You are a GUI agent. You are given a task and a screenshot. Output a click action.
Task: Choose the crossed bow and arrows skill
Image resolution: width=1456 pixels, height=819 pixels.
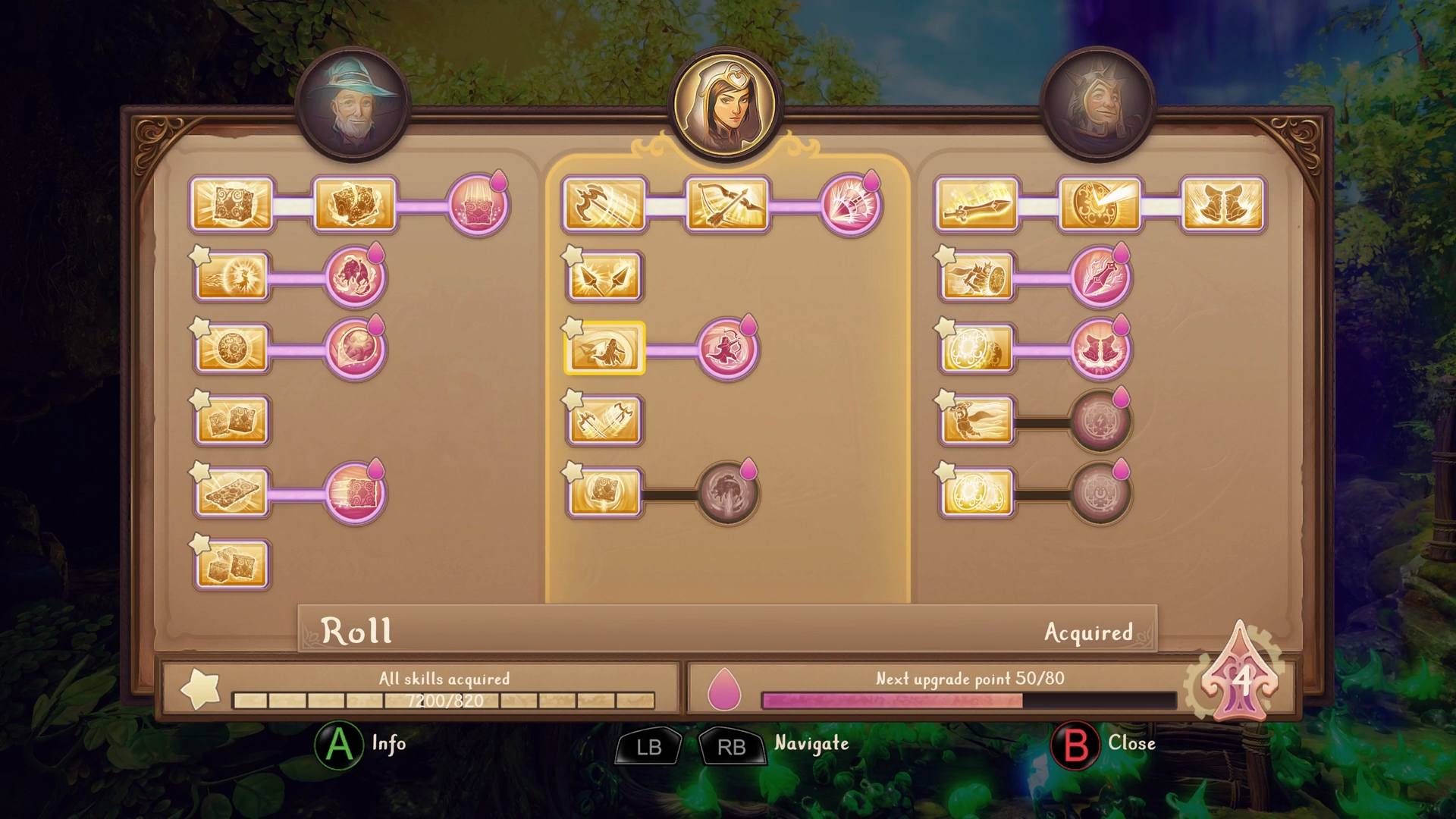(727, 205)
